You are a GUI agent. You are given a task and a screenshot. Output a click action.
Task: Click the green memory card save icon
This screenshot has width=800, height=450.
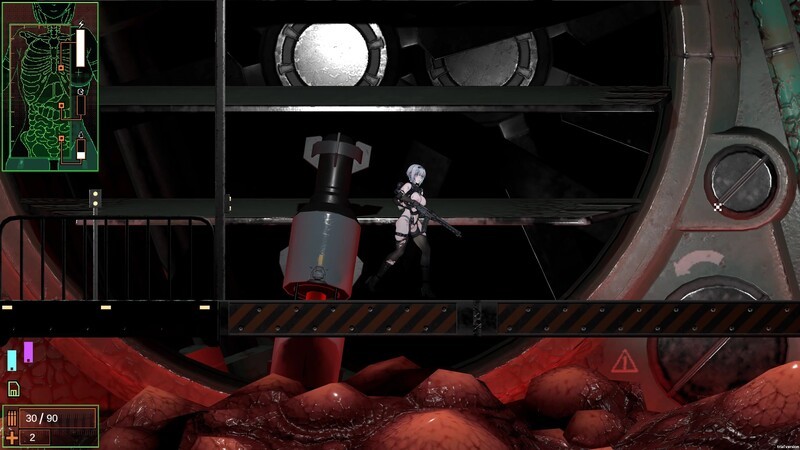(13, 388)
